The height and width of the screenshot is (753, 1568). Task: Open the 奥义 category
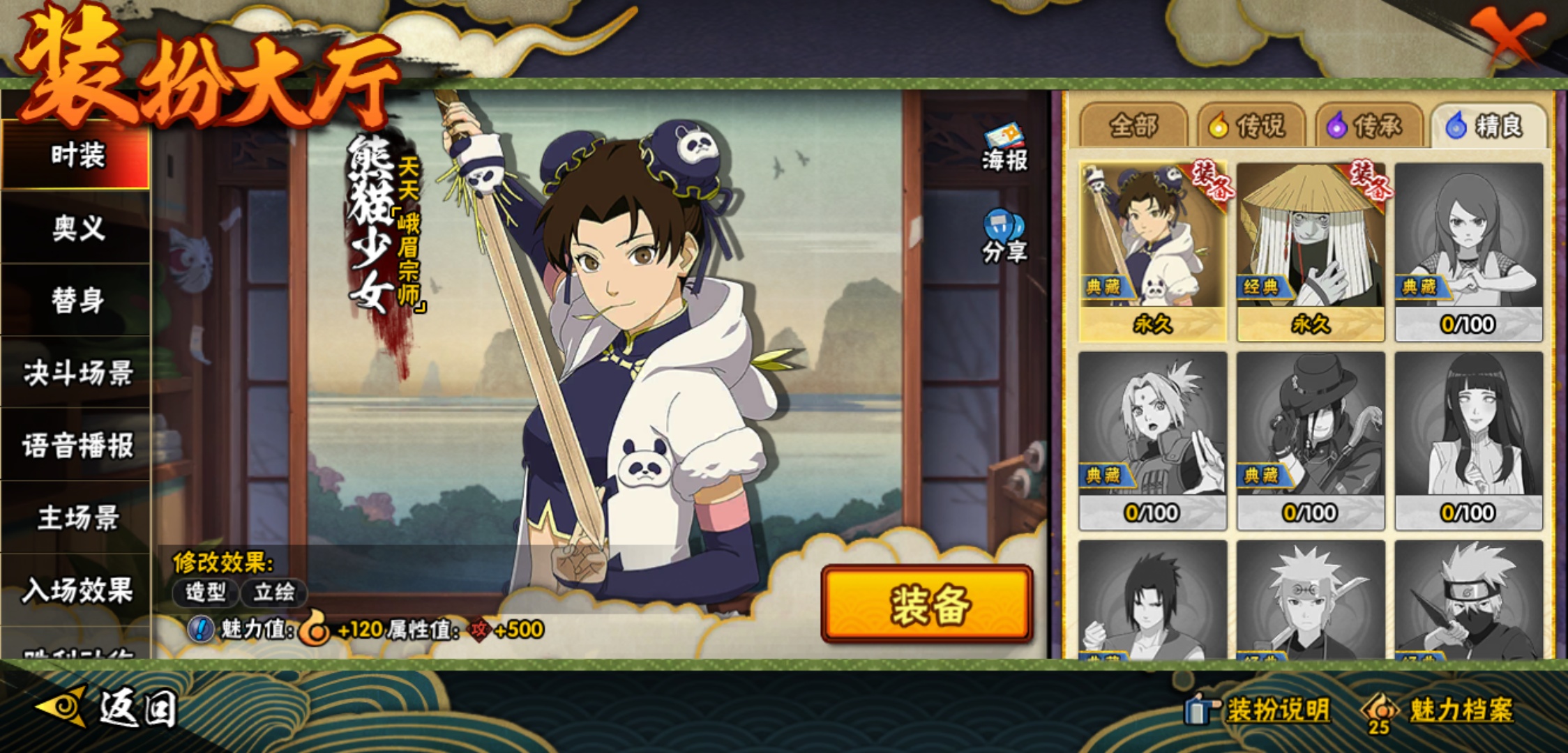coord(77,228)
